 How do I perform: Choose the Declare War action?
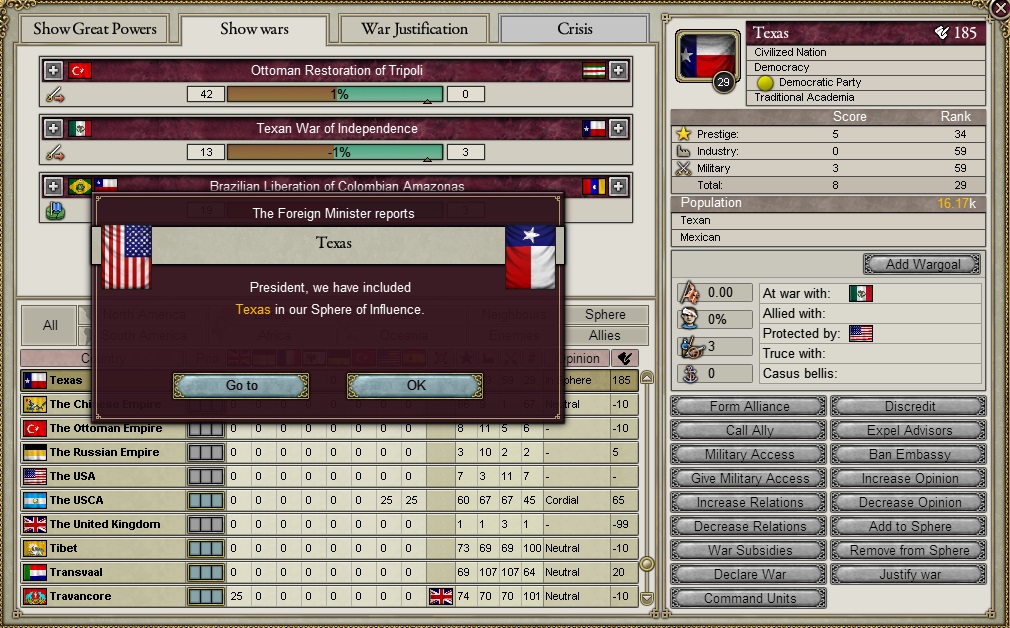coord(749,574)
